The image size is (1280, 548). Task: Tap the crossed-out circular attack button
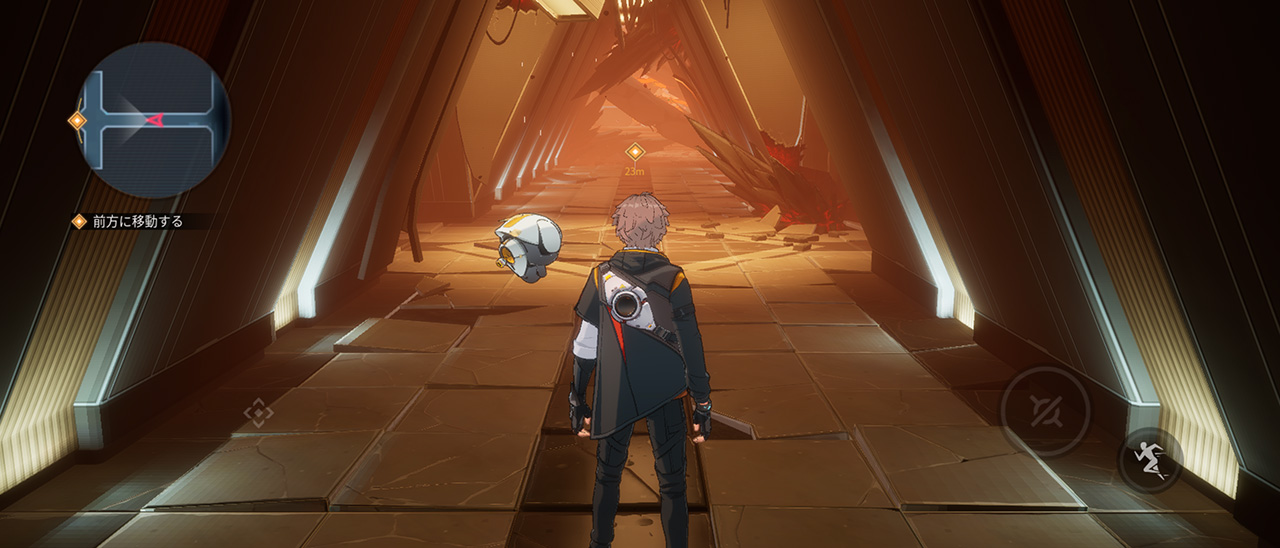tap(1046, 411)
